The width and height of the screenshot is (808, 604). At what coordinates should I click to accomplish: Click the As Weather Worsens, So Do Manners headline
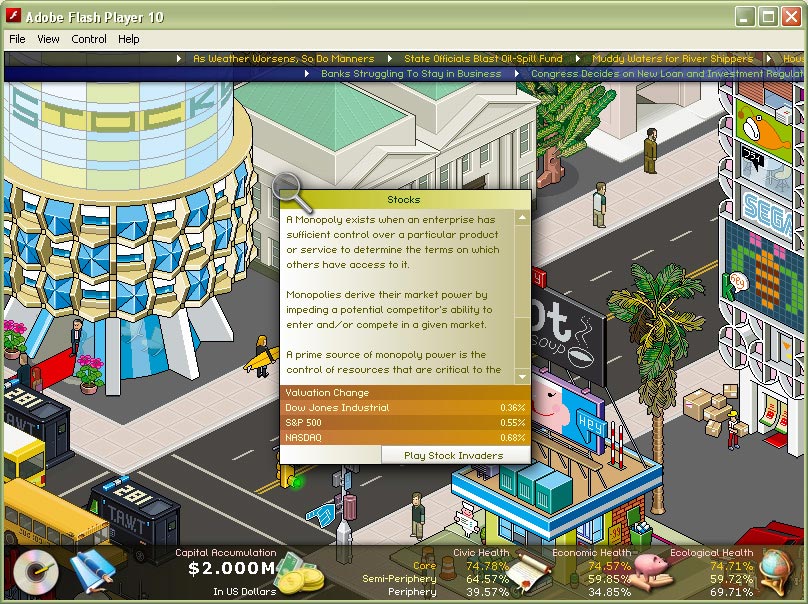(x=283, y=59)
